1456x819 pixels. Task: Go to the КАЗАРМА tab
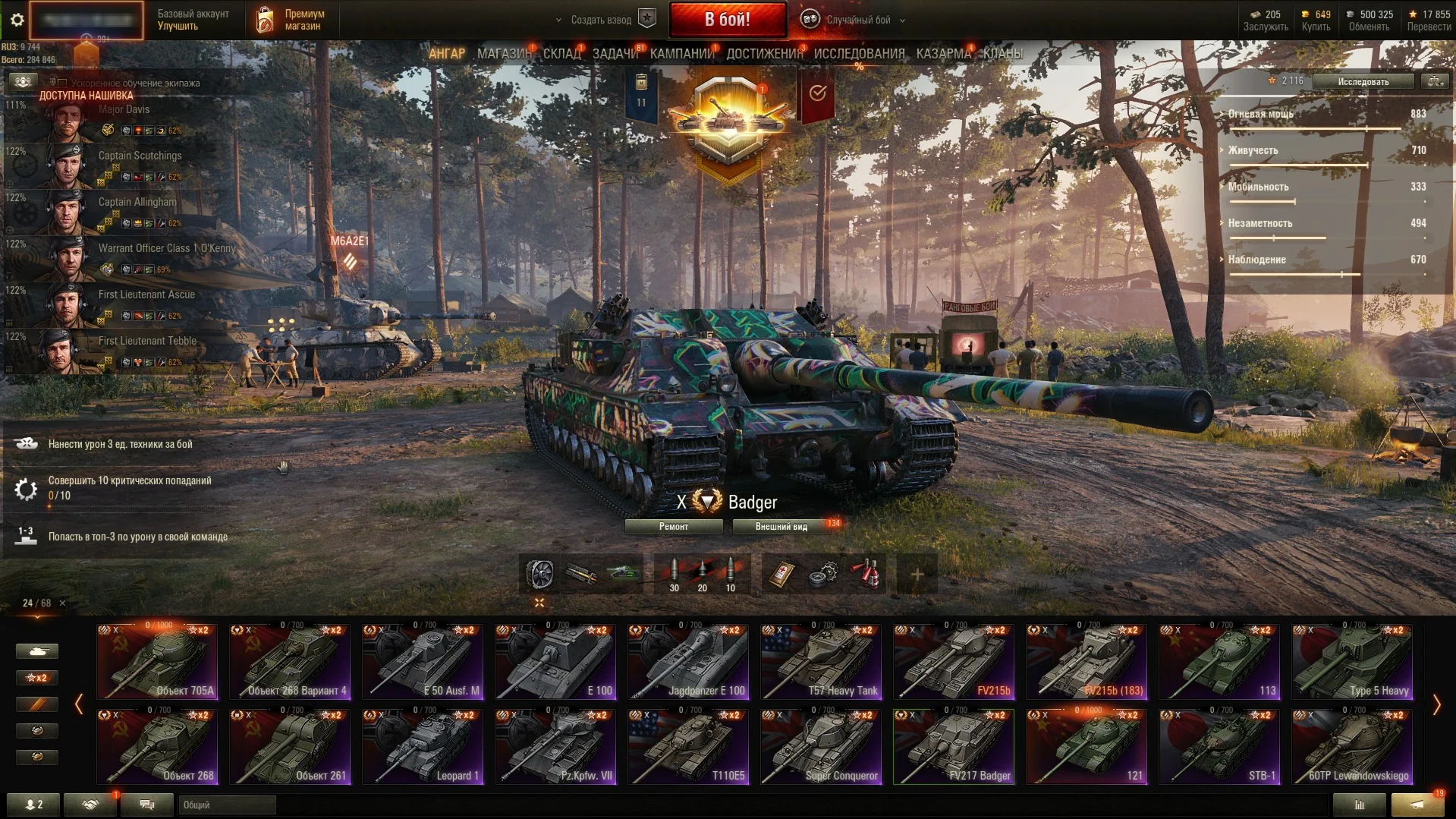tap(943, 53)
